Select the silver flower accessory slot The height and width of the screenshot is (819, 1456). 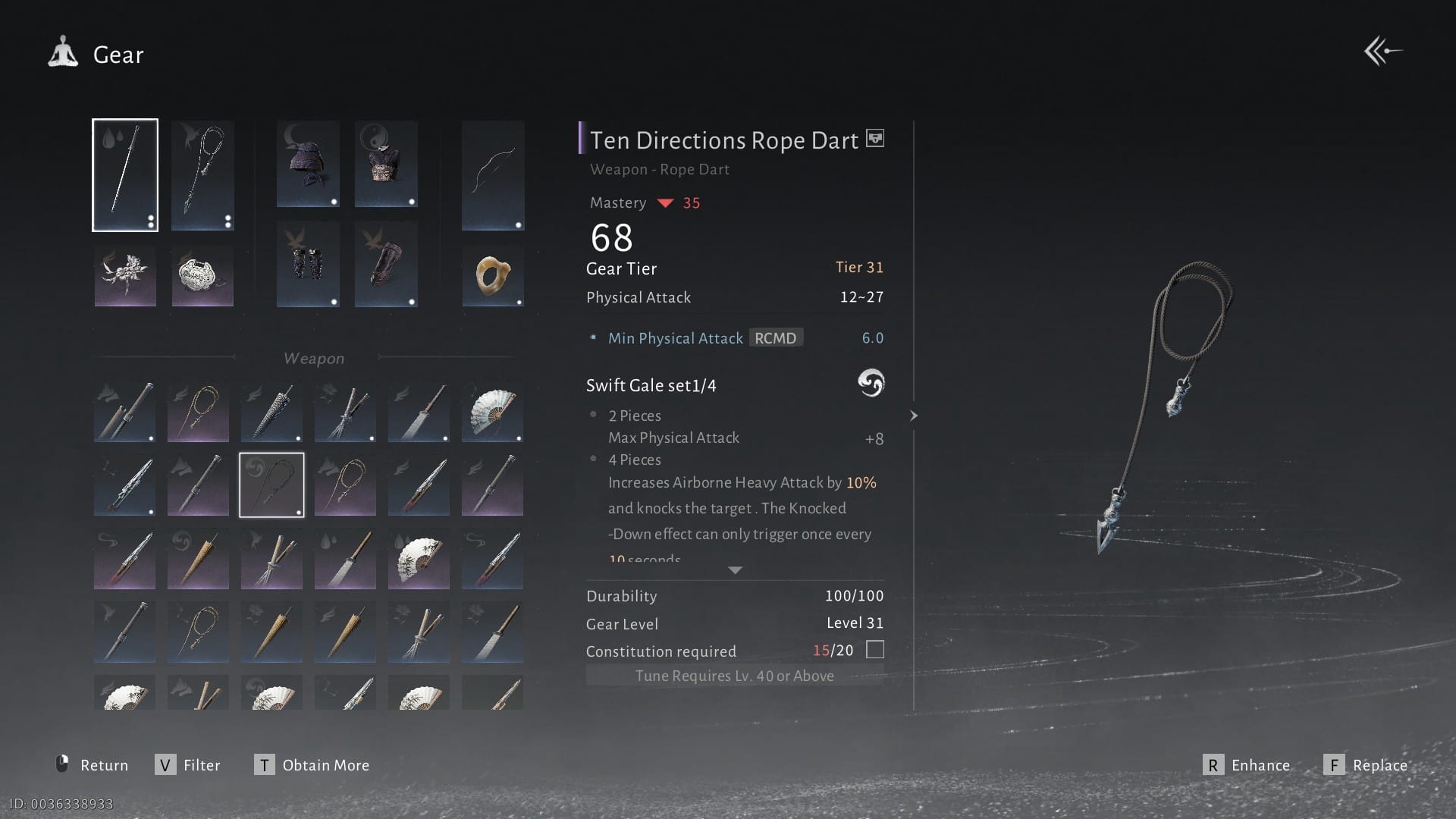click(x=125, y=276)
